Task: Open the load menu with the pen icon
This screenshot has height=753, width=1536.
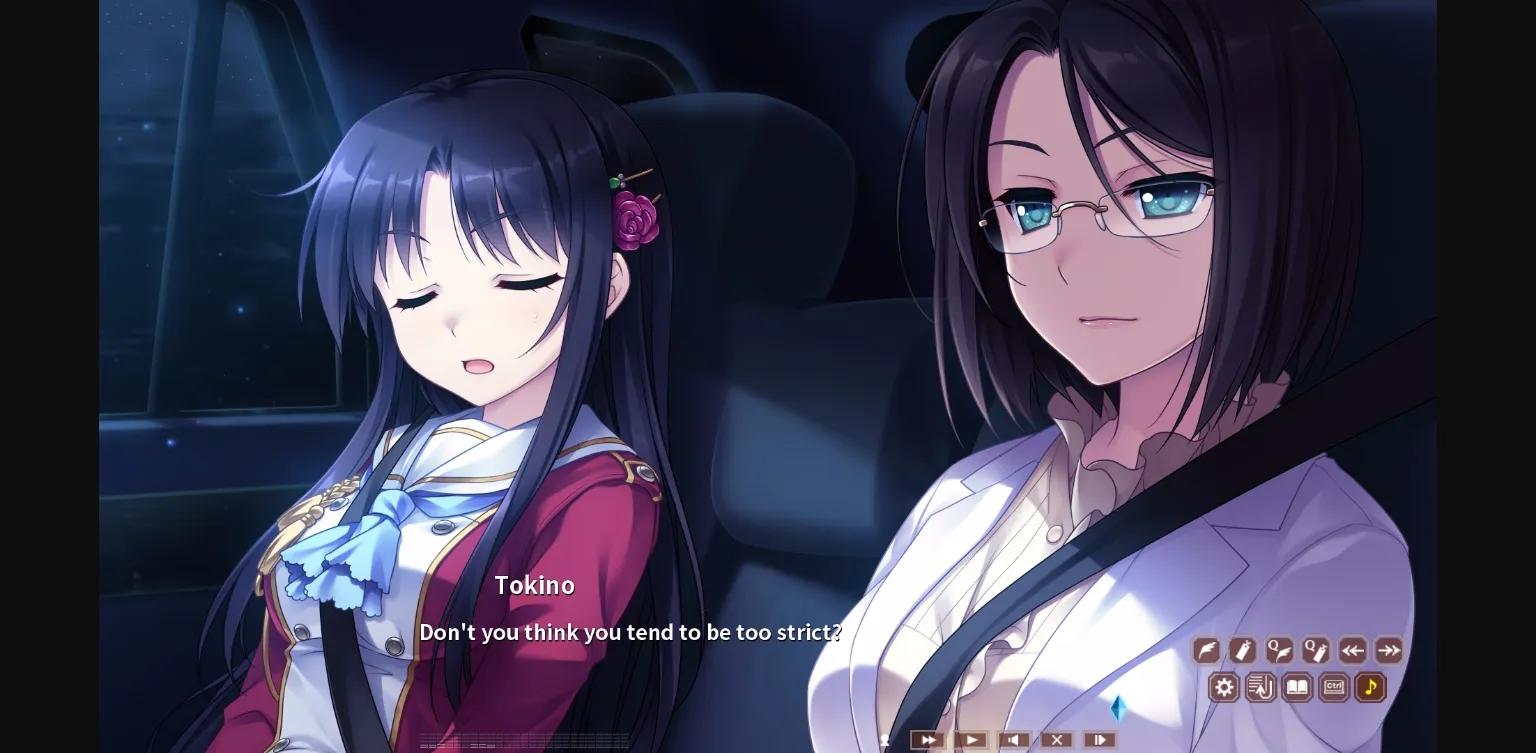Action: pyautogui.click(x=1242, y=650)
